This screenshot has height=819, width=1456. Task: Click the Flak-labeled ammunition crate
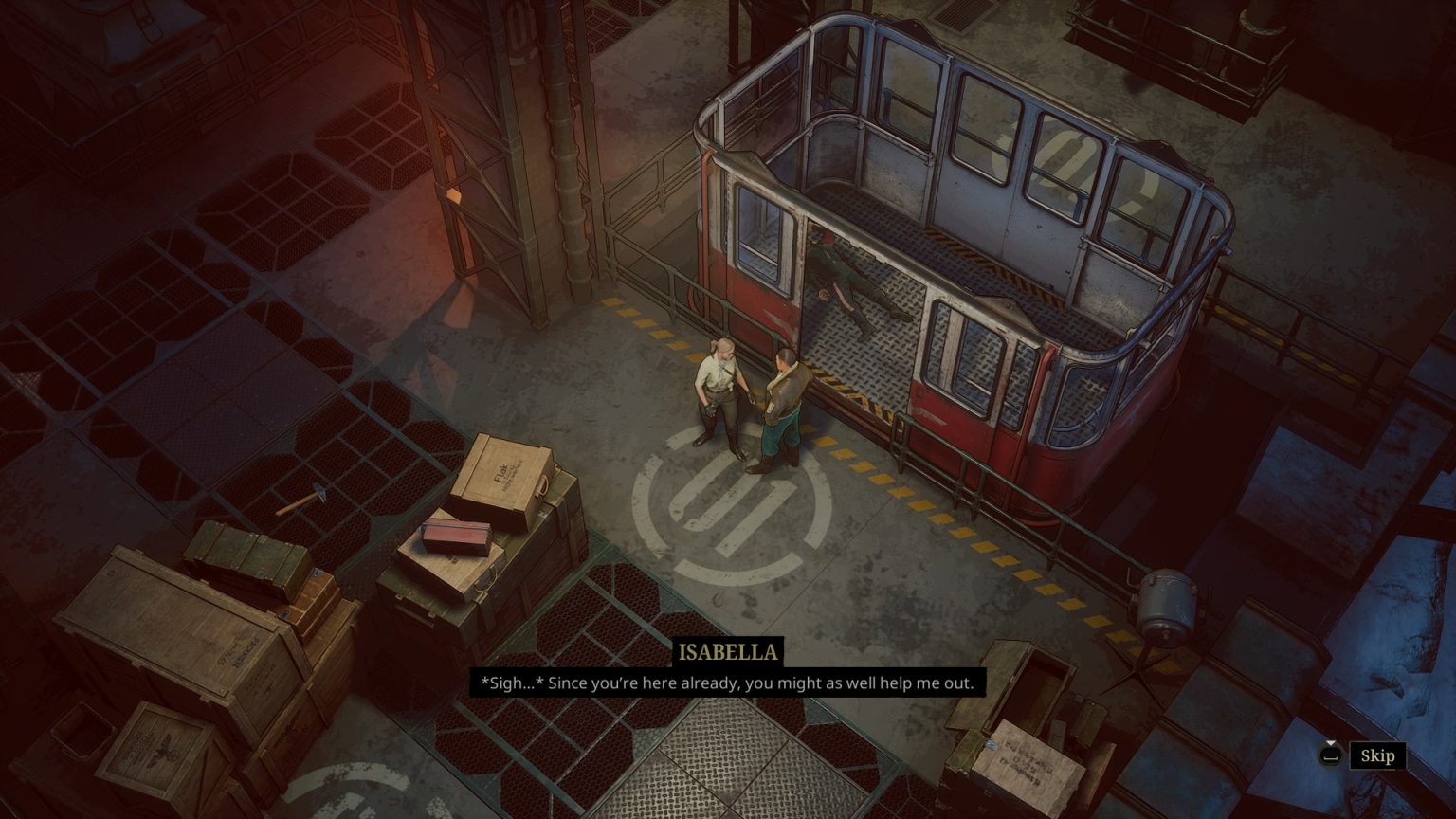pyautogui.click(x=504, y=474)
